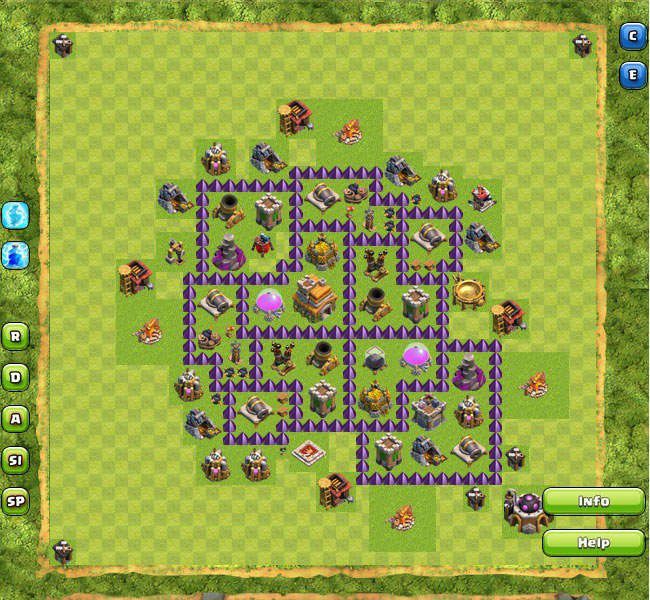Click the green Help button
650x600 pixels.
pyautogui.click(x=593, y=543)
